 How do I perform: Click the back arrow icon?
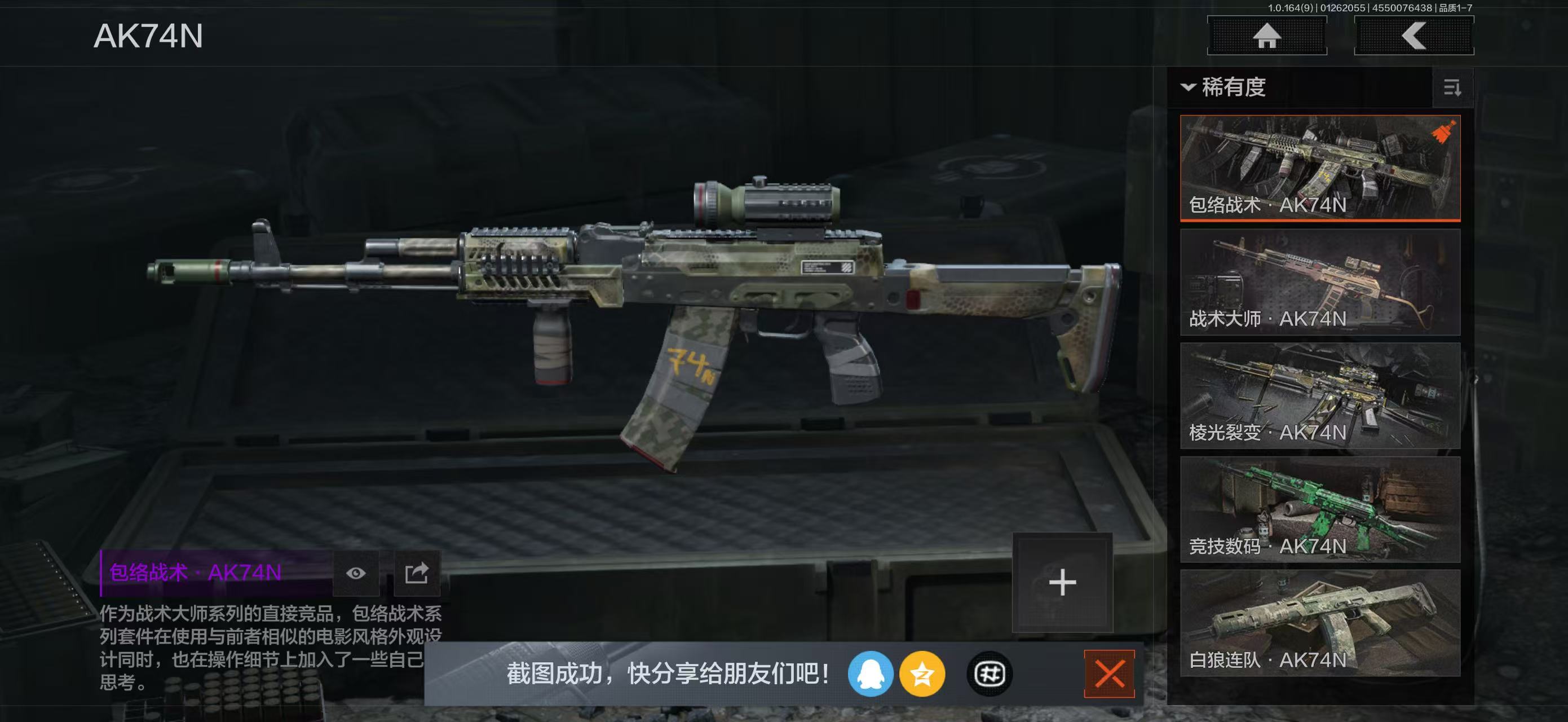coord(1414,36)
